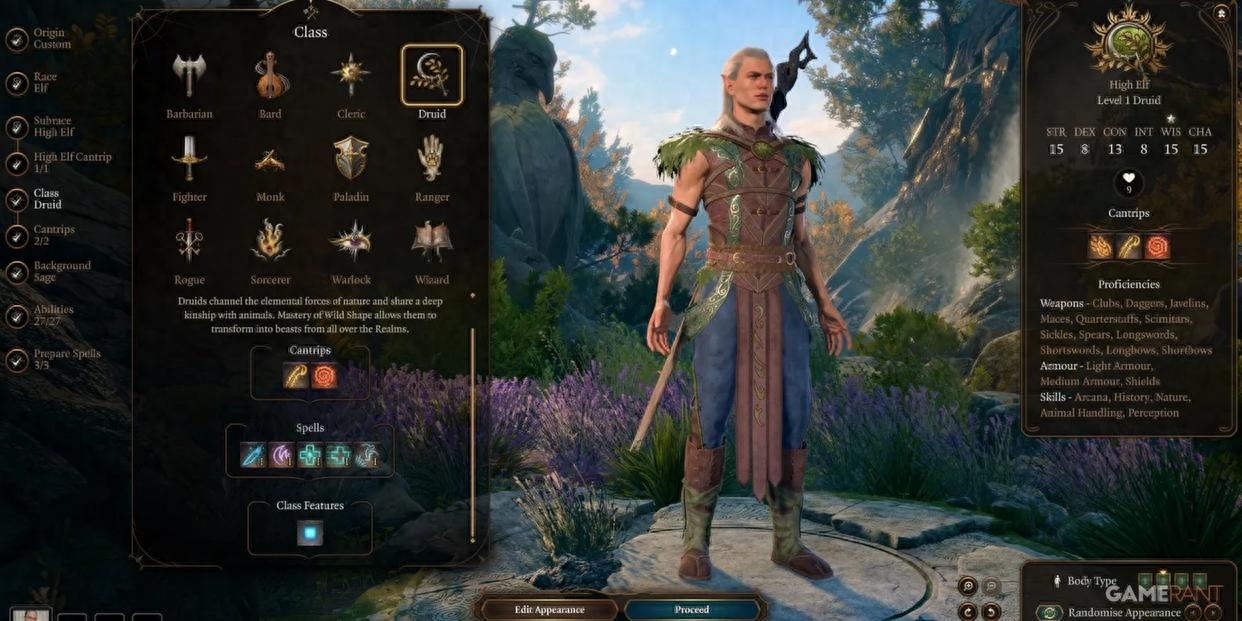Choose the Wizard class

tap(432, 242)
